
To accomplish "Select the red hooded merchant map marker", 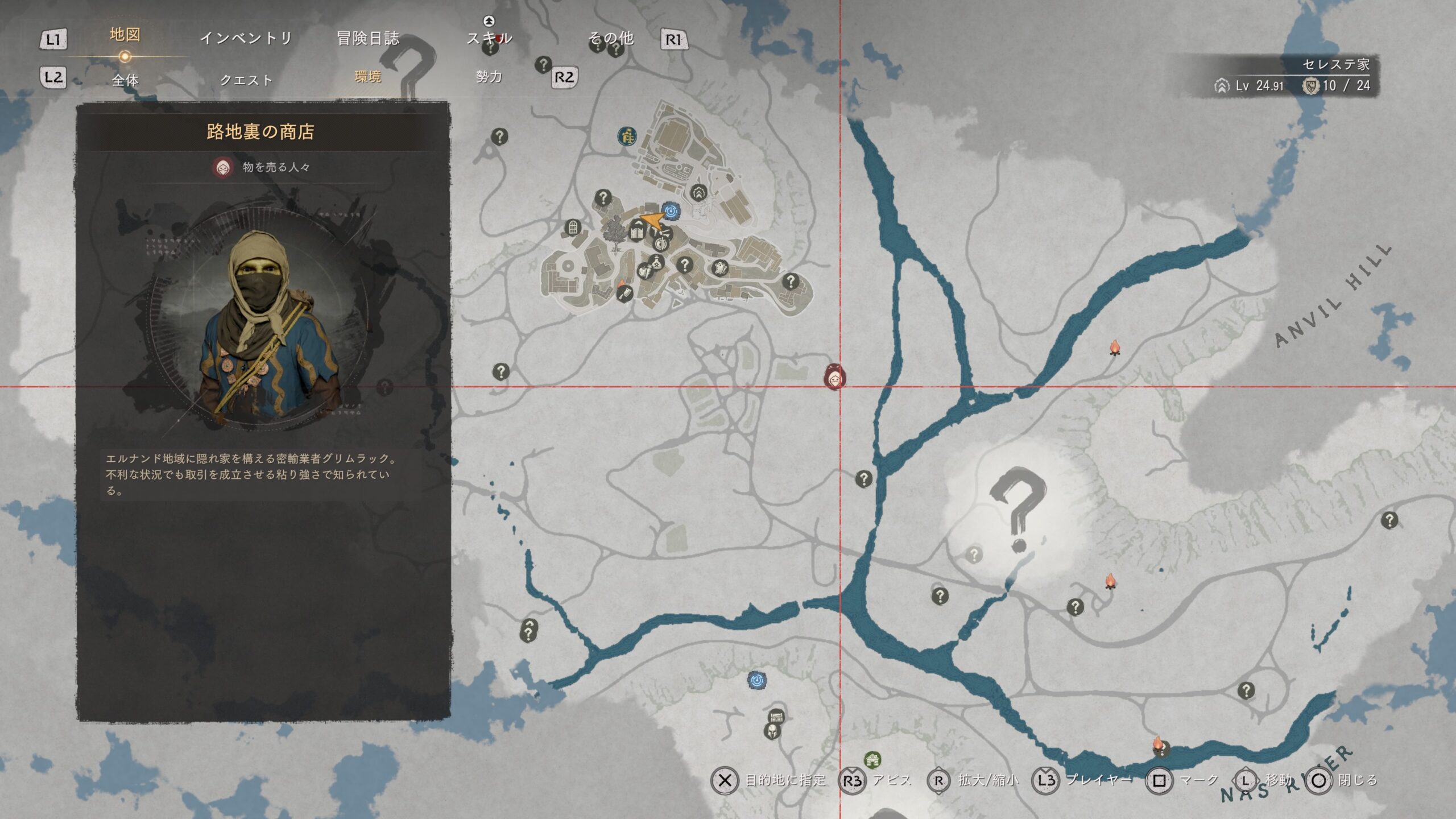I will coord(835,377).
